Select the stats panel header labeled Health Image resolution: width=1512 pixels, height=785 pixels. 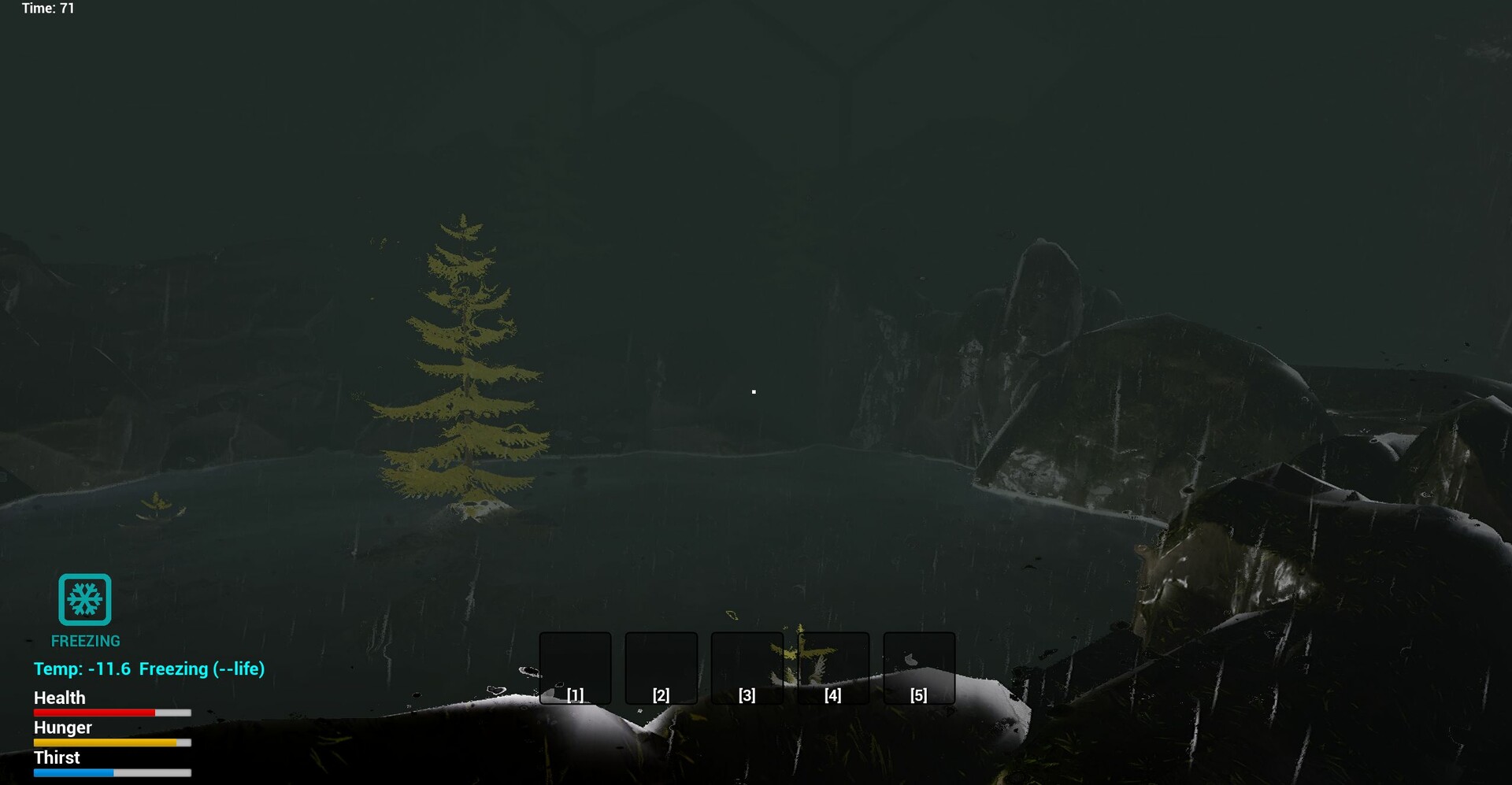click(x=59, y=698)
